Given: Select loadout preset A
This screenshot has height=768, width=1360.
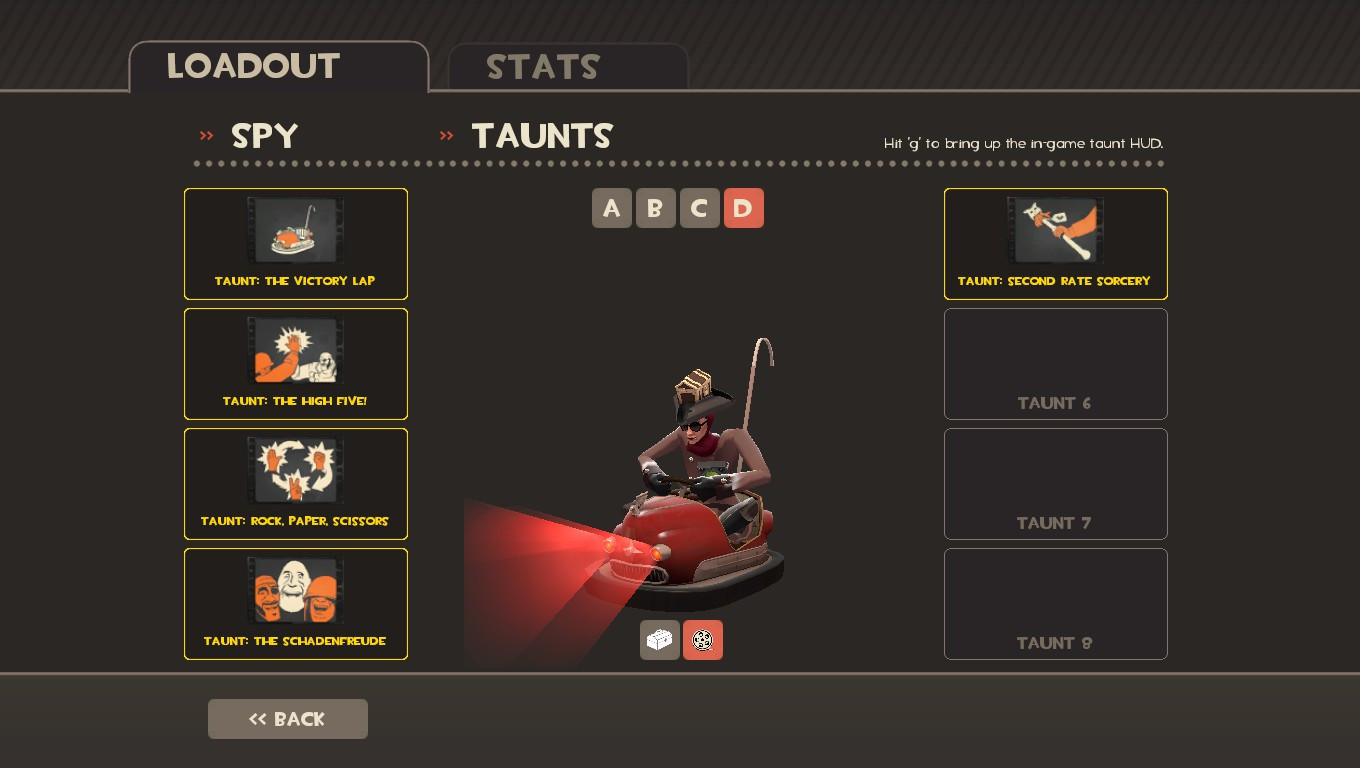Looking at the screenshot, I should (x=612, y=208).
